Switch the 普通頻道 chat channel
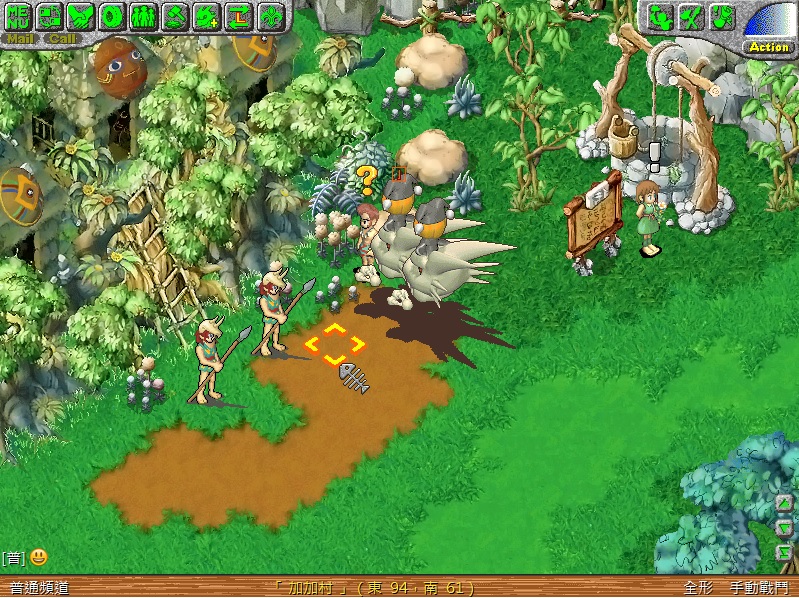Image resolution: width=799 pixels, height=598 pixels. [x=39, y=588]
